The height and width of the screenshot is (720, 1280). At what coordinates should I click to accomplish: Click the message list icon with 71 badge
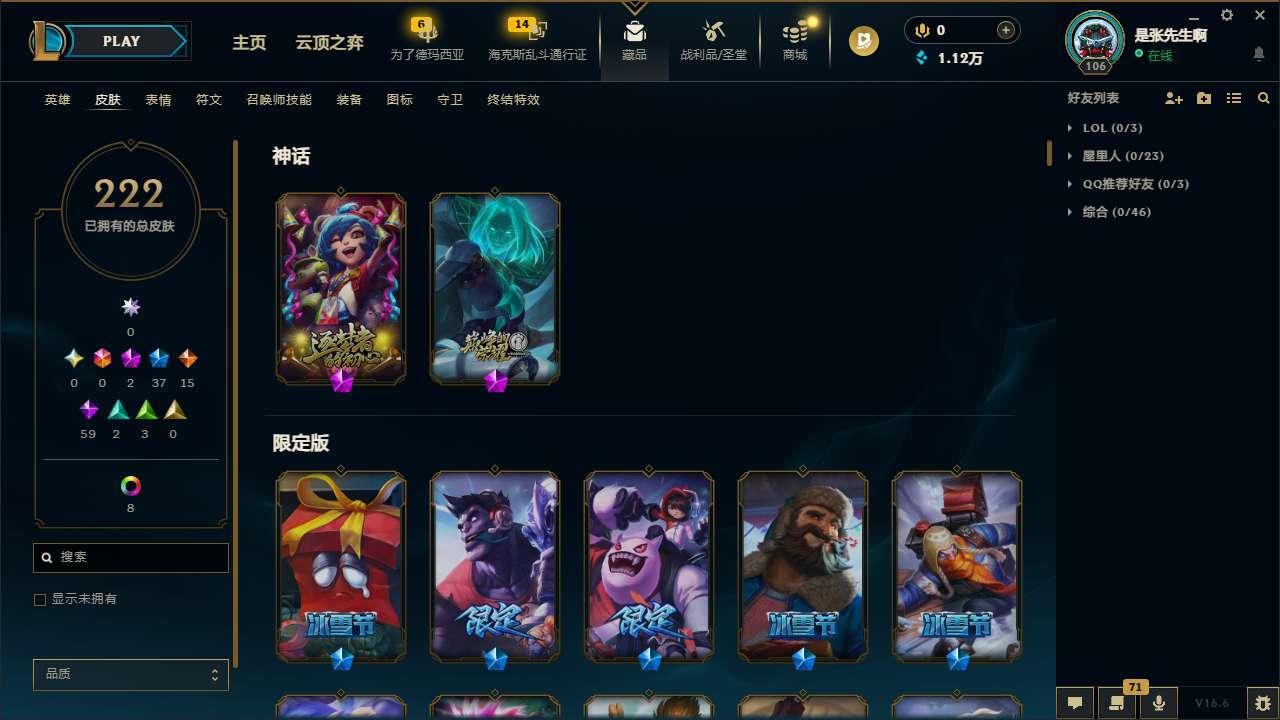coord(1118,702)
